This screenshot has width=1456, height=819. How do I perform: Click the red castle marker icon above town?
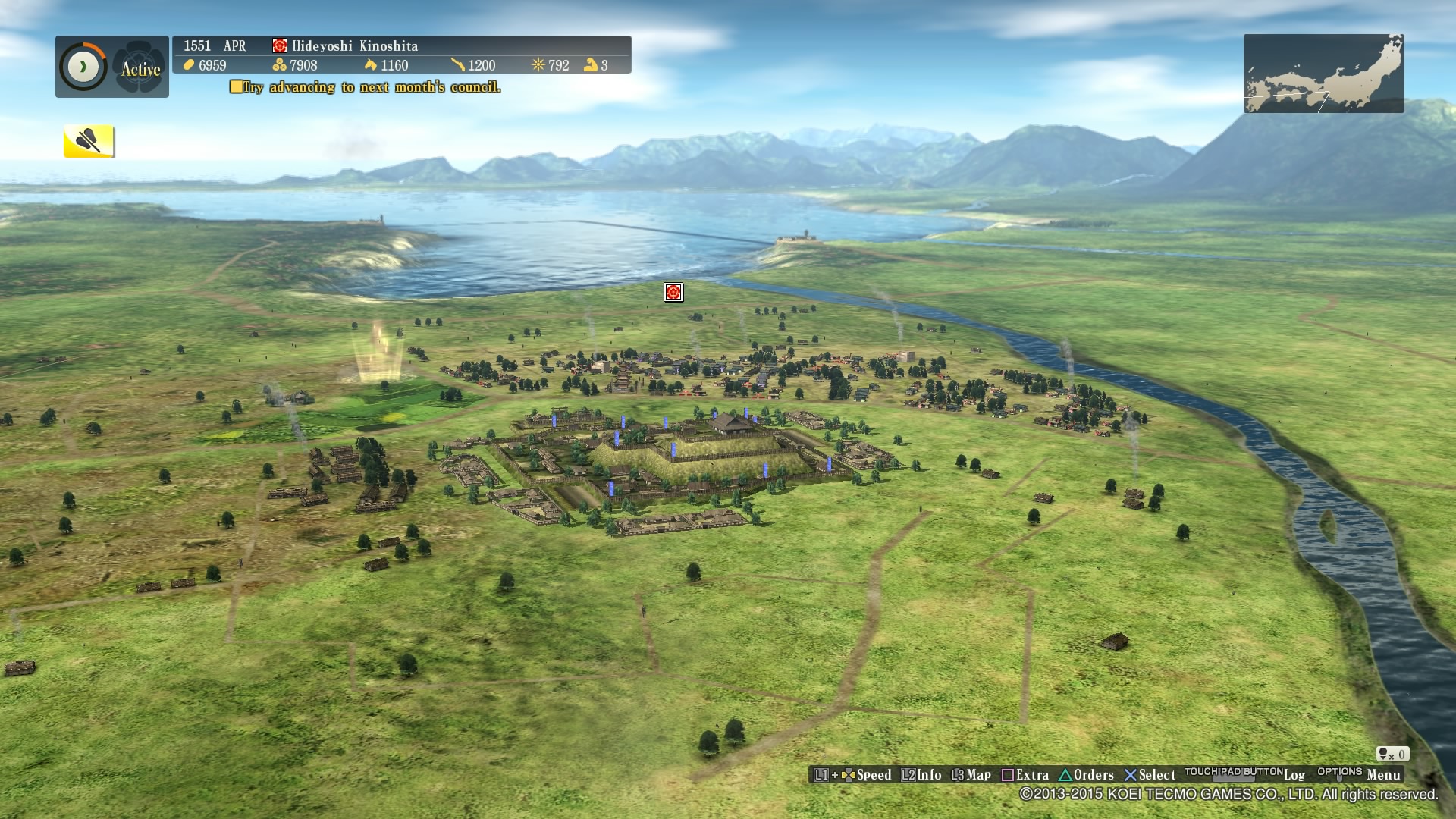(673, 292)
